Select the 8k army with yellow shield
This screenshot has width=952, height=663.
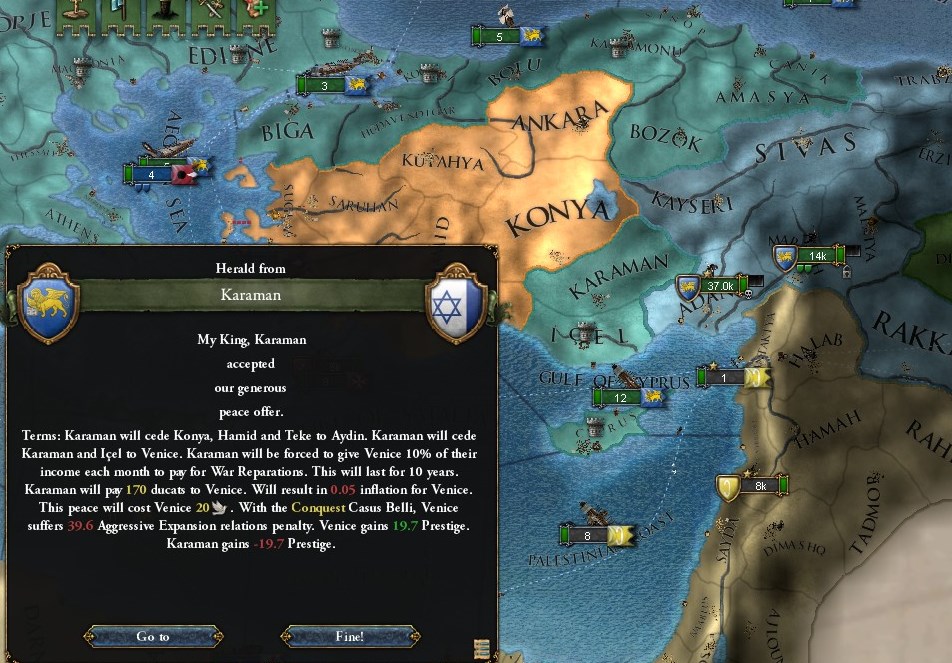click(758, 486)
